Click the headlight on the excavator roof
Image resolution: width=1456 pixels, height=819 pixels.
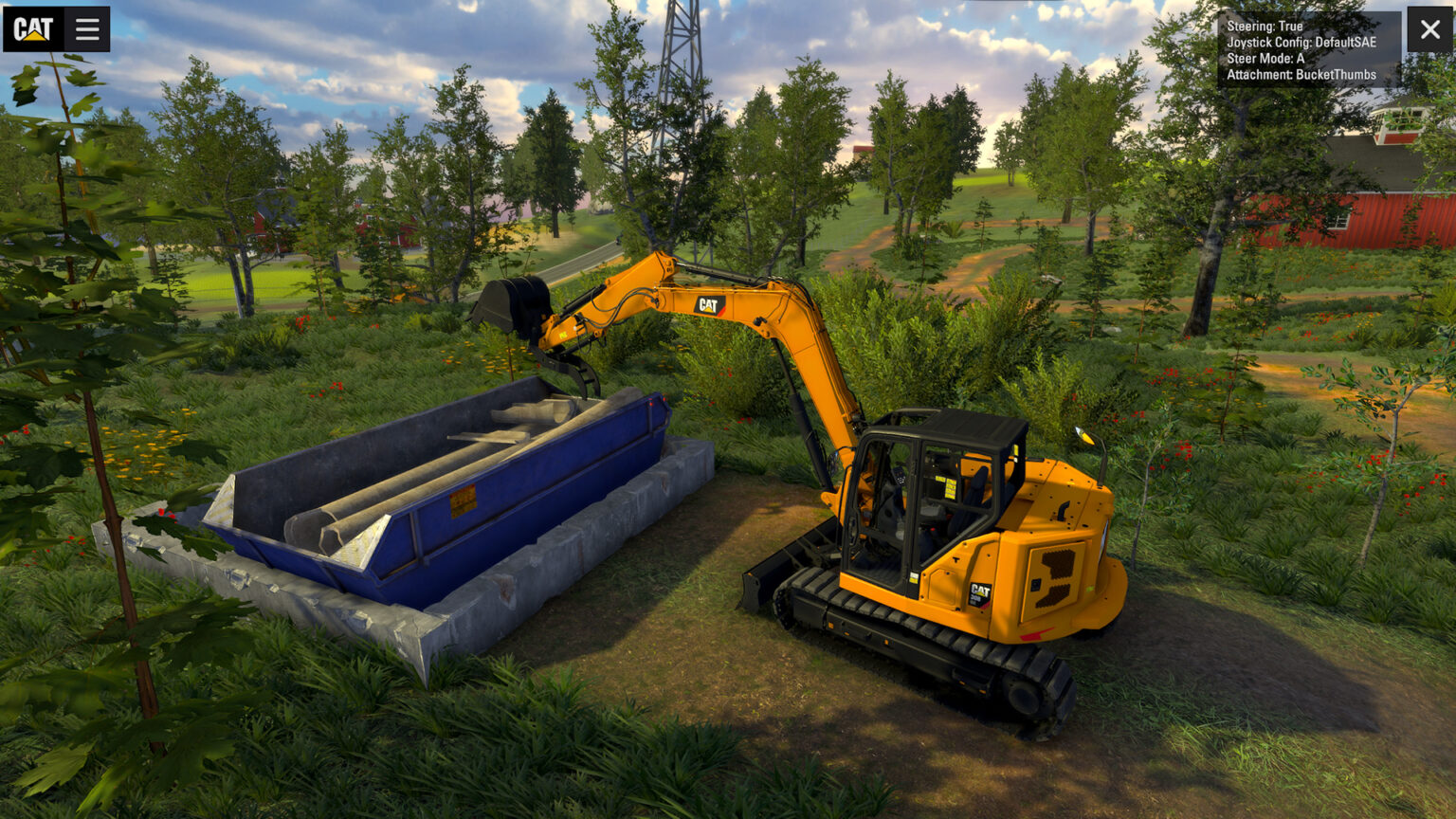1083,434
